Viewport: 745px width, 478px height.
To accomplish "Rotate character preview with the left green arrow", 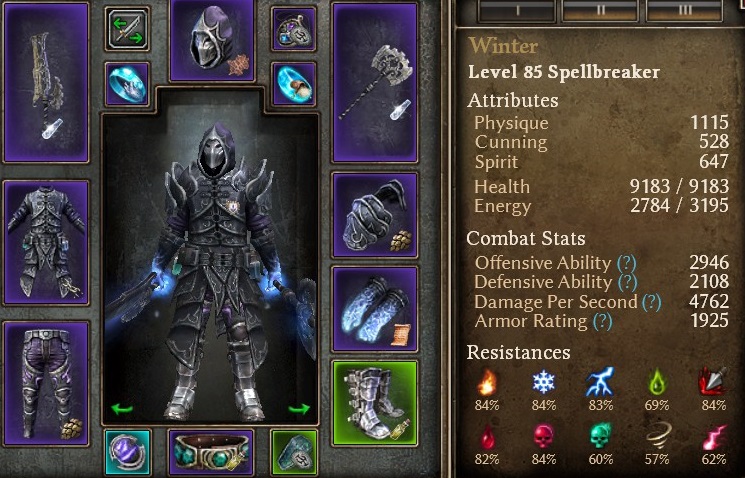I will (x=121, y=408).
